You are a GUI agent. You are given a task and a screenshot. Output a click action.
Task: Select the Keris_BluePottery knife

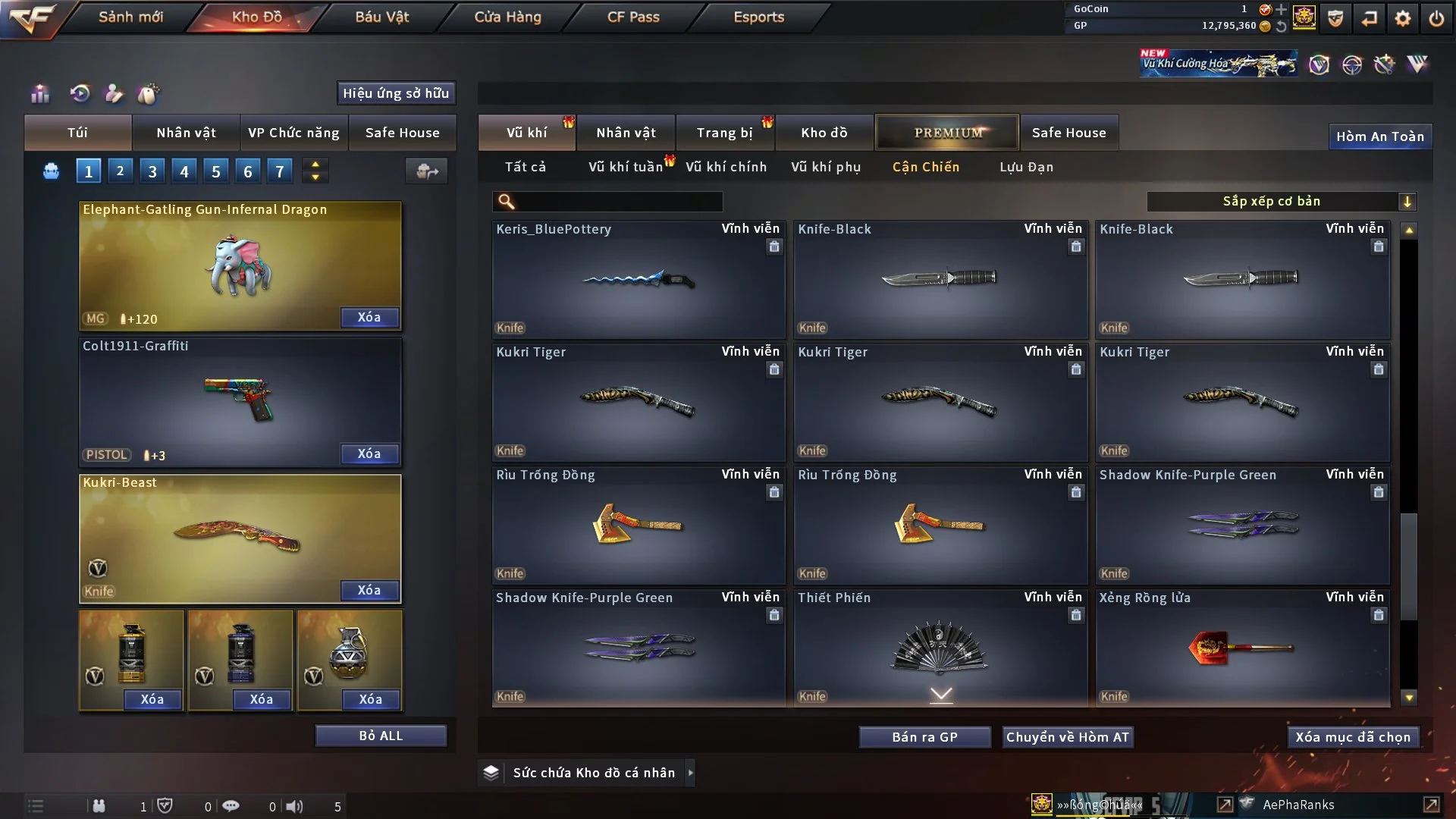[638, 279]
